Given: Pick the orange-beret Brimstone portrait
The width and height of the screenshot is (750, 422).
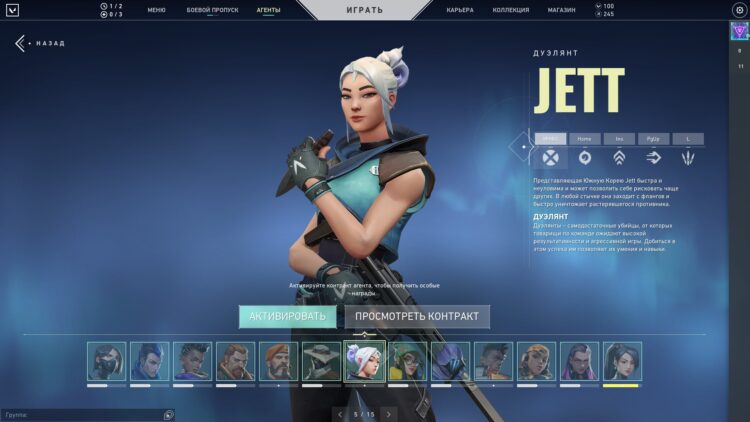Looking at the screenshot, I should 279,361.
